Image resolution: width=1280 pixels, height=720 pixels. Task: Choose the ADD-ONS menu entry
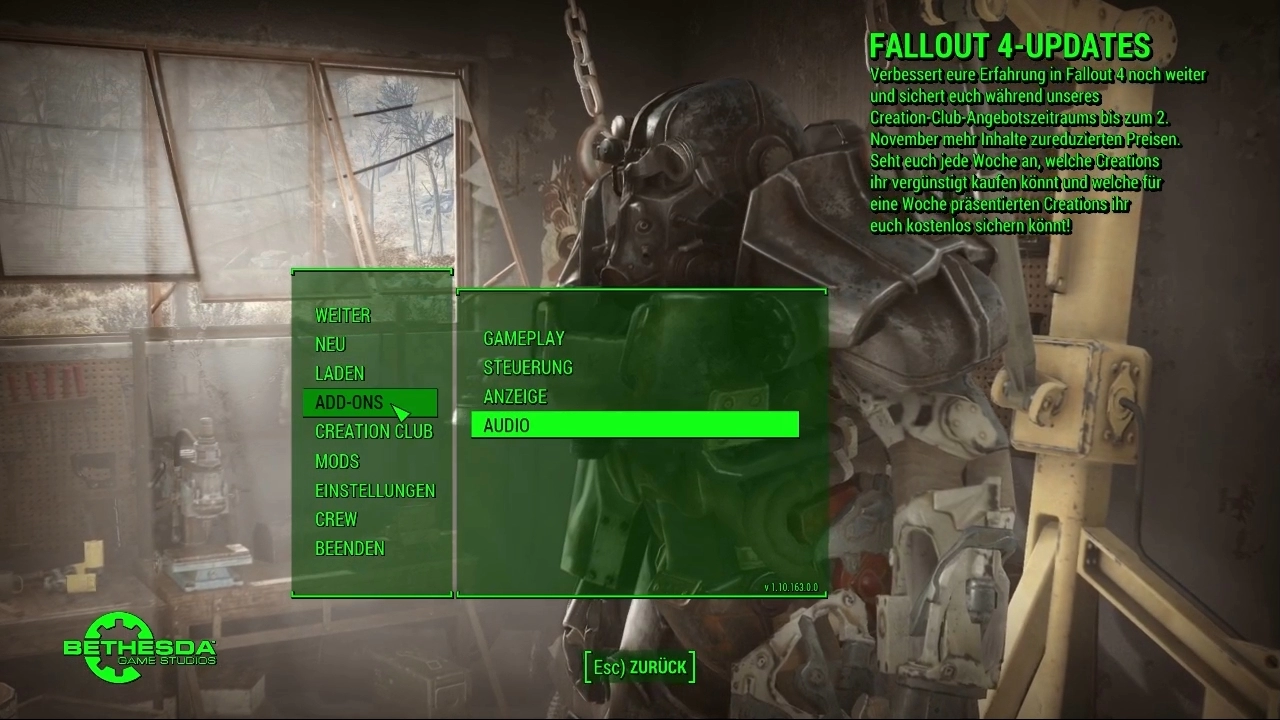(x=349, y=402)
